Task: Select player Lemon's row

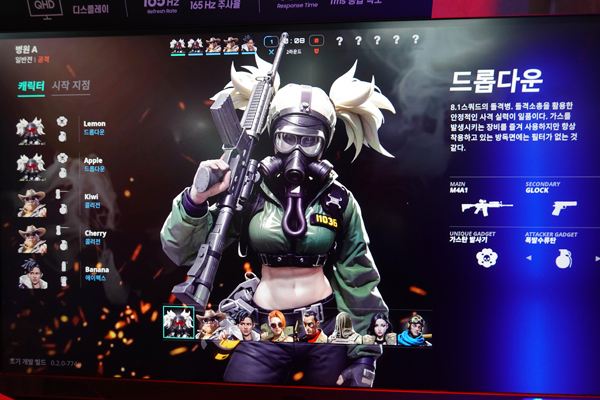Action: (x=60, y=128)
